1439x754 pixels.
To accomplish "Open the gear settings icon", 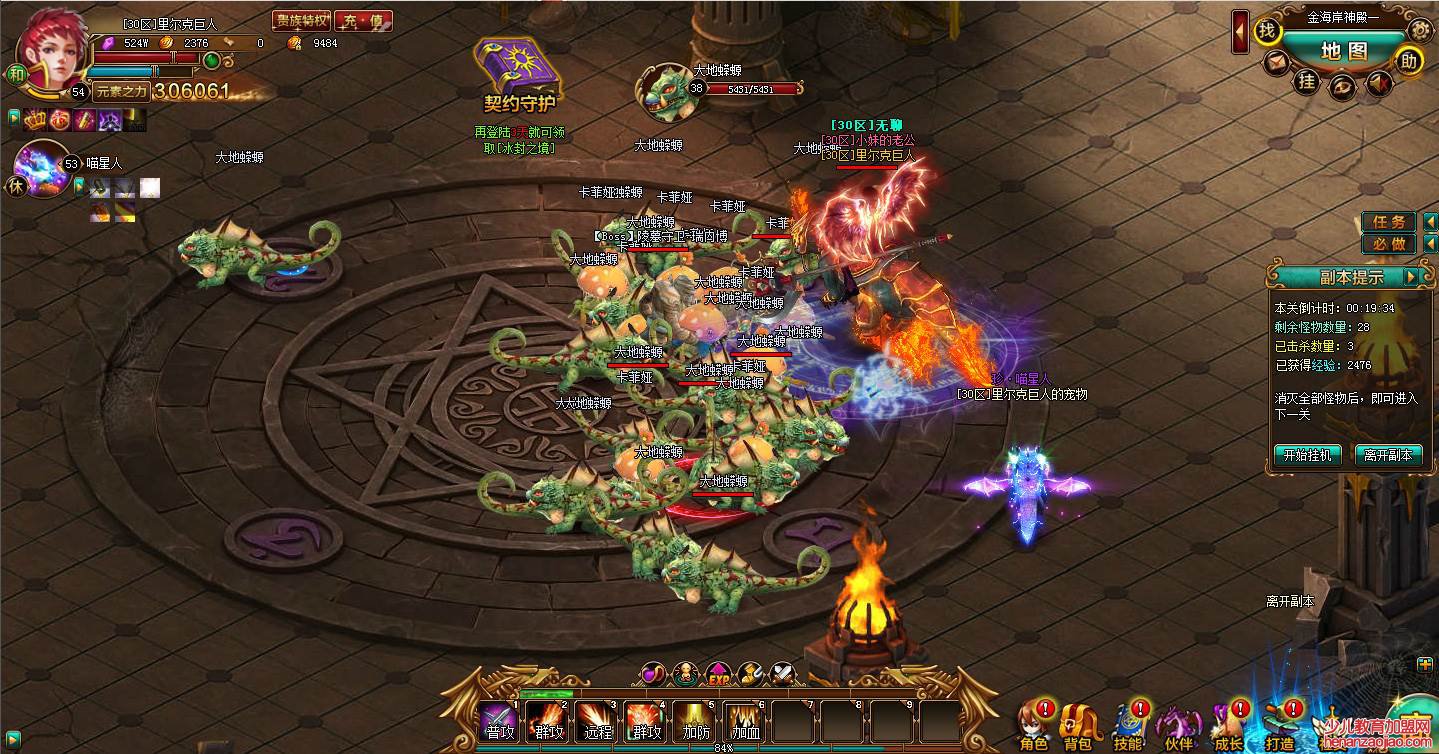I will (x=1419, y=31).
